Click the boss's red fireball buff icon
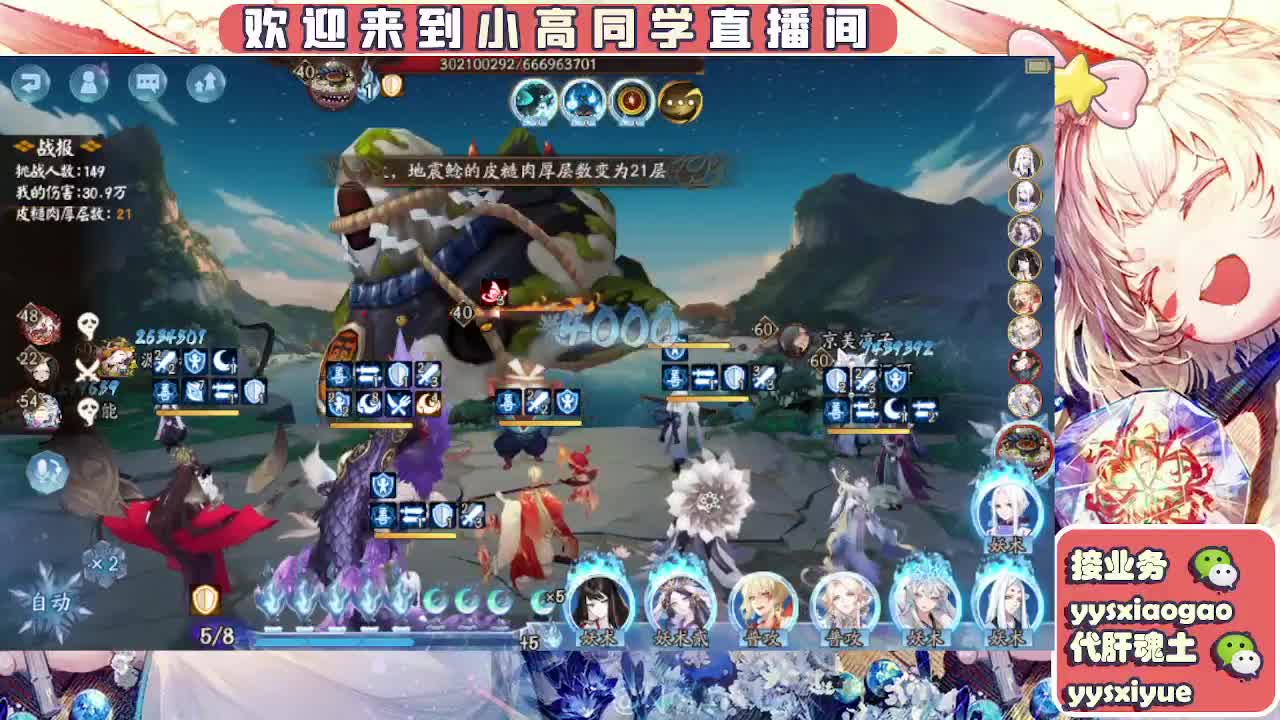 coord(630,101)
